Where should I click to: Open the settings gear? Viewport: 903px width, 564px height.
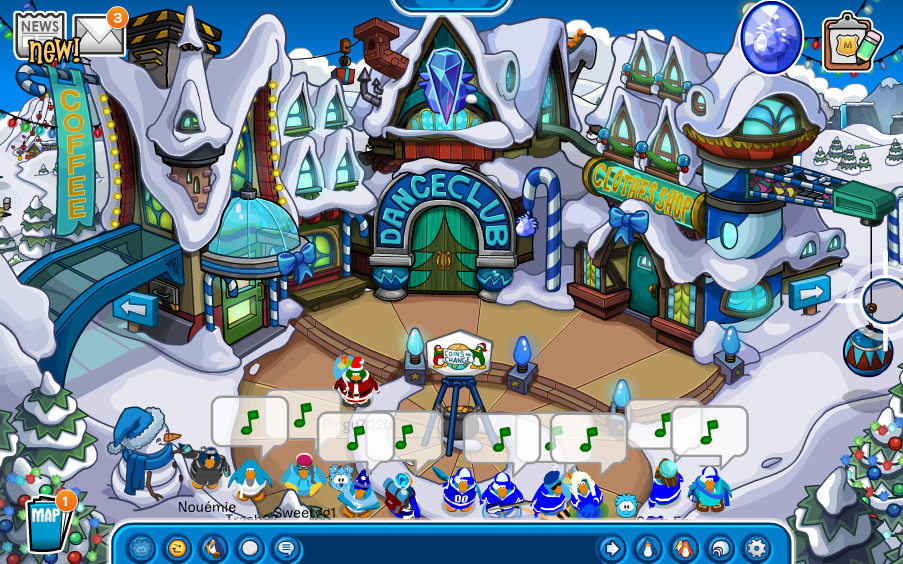click(756, 548)
